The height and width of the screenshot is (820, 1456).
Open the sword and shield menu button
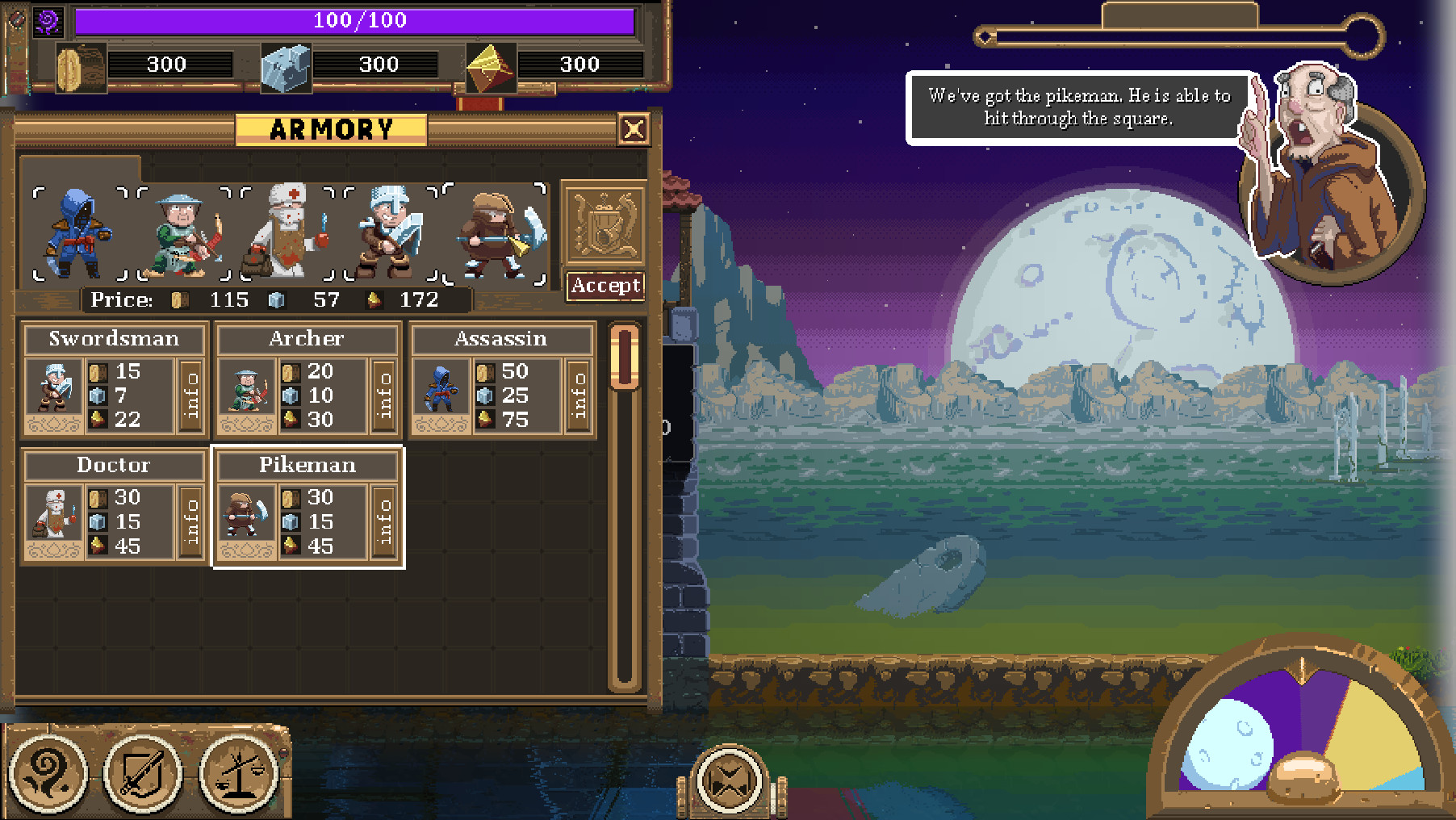pos(144,774)
